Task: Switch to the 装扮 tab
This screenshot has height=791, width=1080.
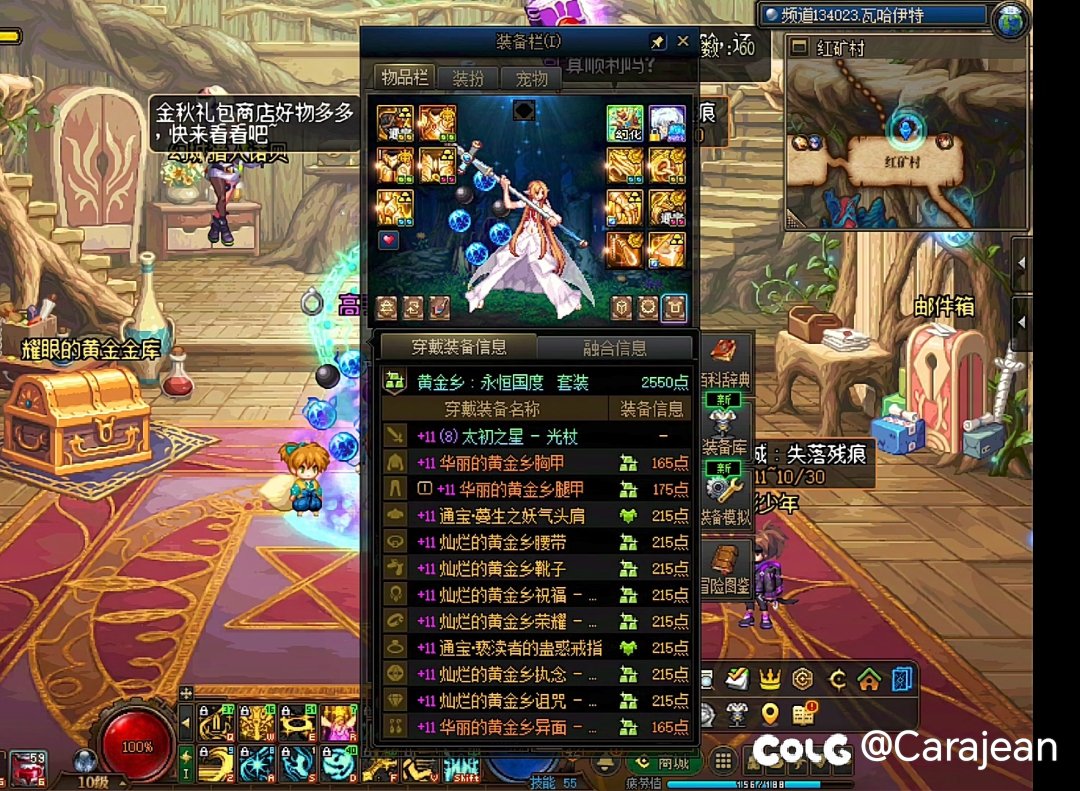Action: coord(468,78)
